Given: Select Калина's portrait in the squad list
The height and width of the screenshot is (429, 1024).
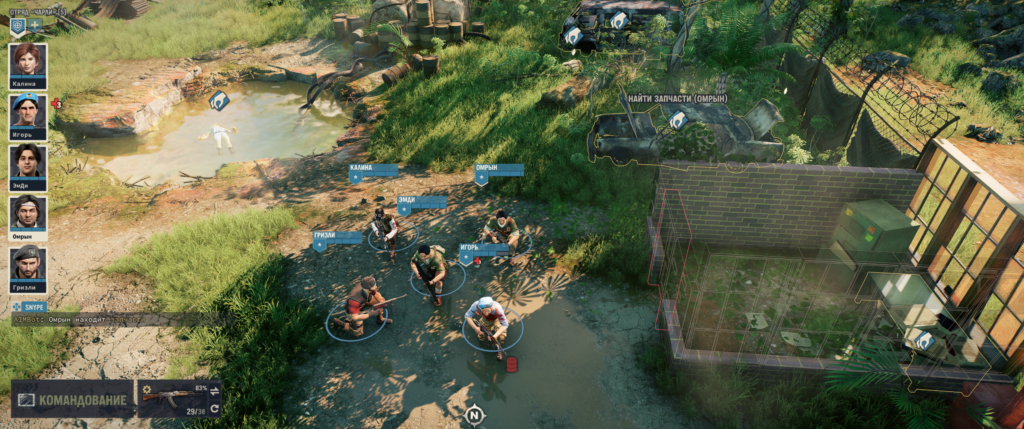Looking at the screenshot, I should pos(28,60).
